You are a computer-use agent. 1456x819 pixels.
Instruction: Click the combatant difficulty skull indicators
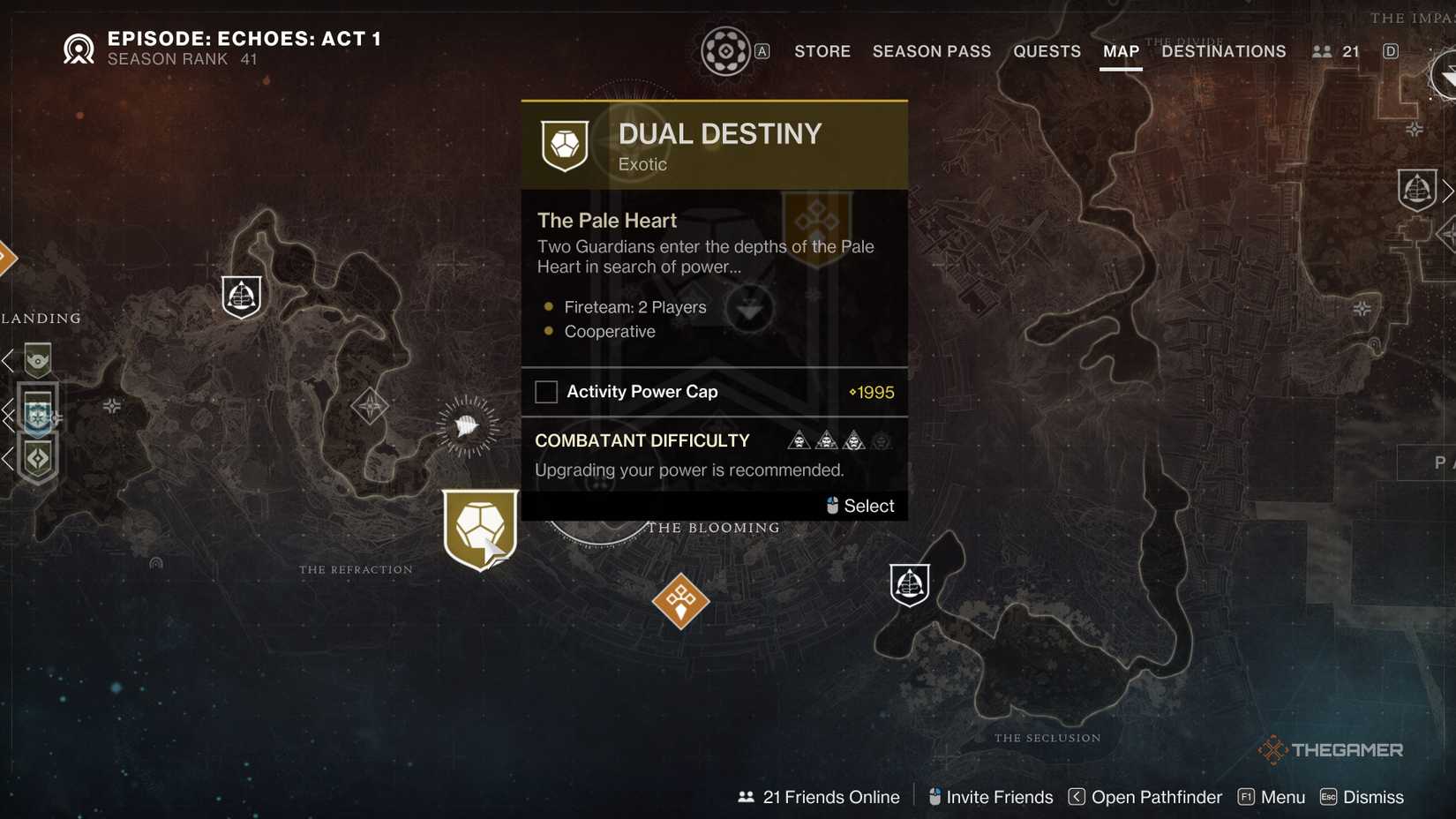click(x=838, y=440)
